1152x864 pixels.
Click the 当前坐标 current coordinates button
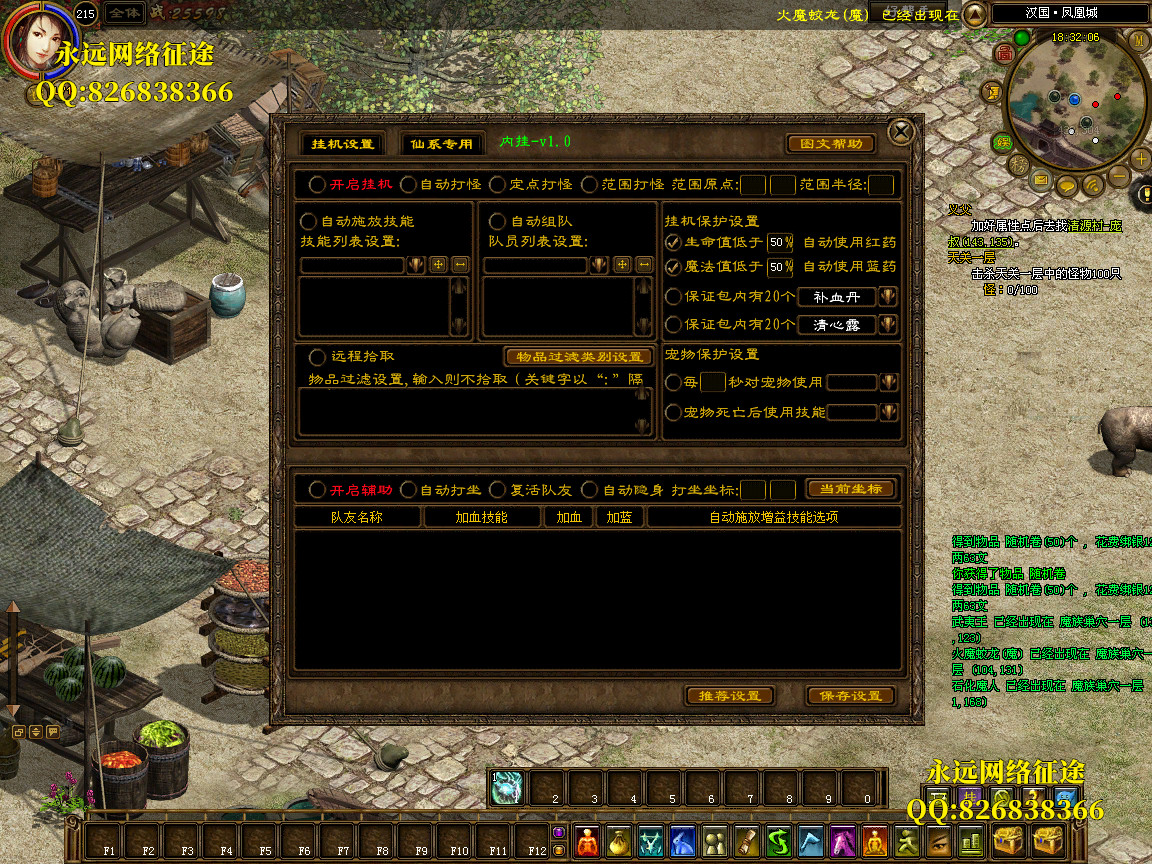point(850,489)
